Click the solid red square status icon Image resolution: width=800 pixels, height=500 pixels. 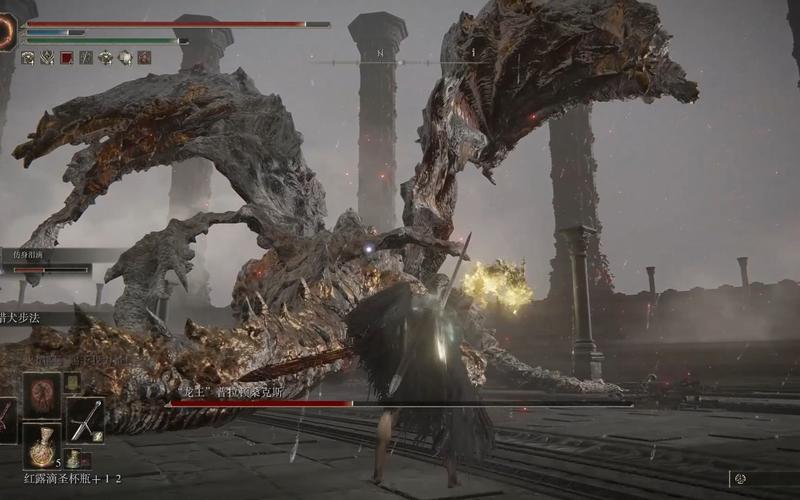pos(67,58)
